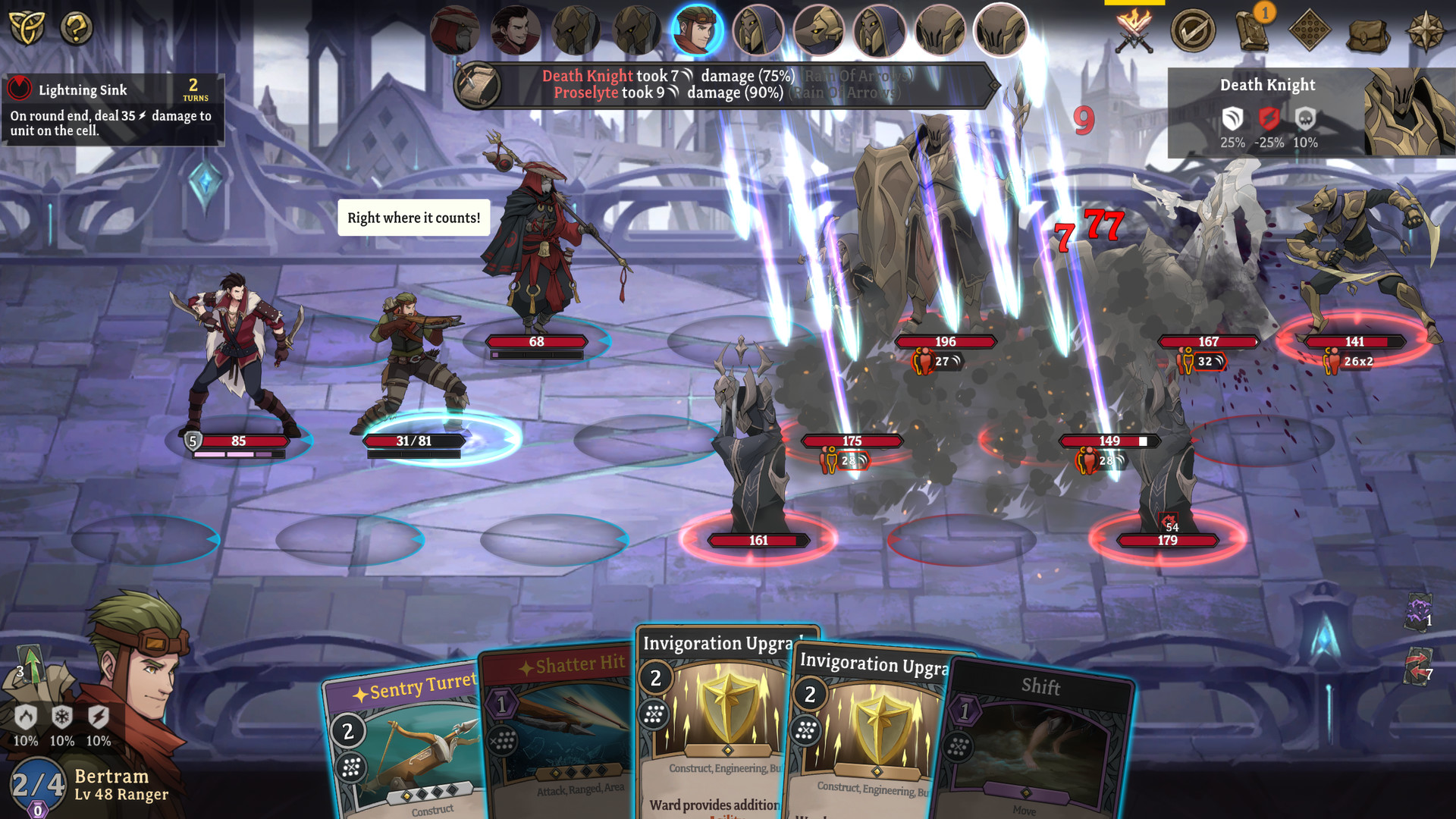Image resolution: width=1456 pixels, height=819 pixels.
Task: Click the checkmark end-turn emblem
Action: click(x=1197, y=30)
